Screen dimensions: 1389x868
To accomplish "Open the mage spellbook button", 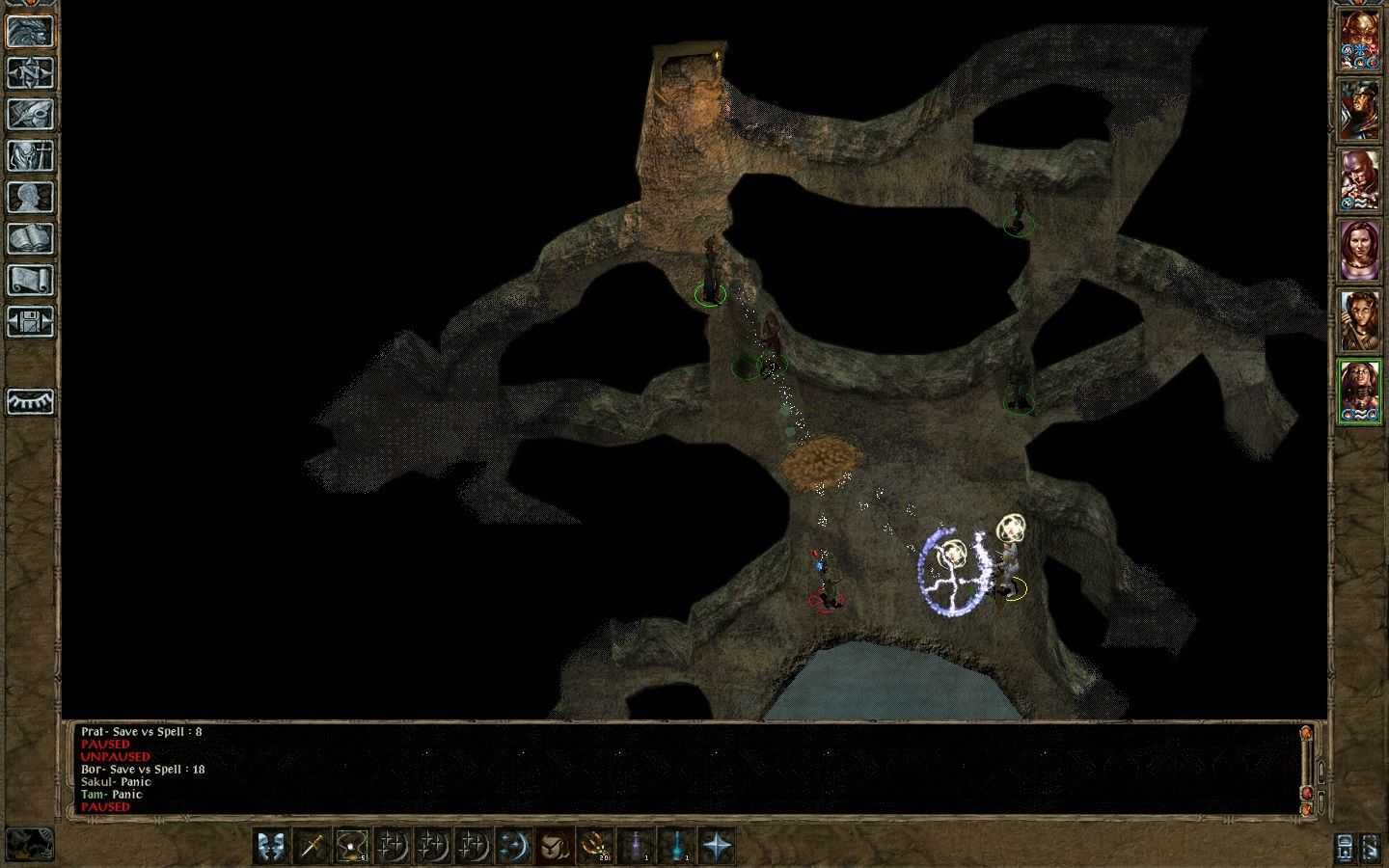I will click(30, 238).
